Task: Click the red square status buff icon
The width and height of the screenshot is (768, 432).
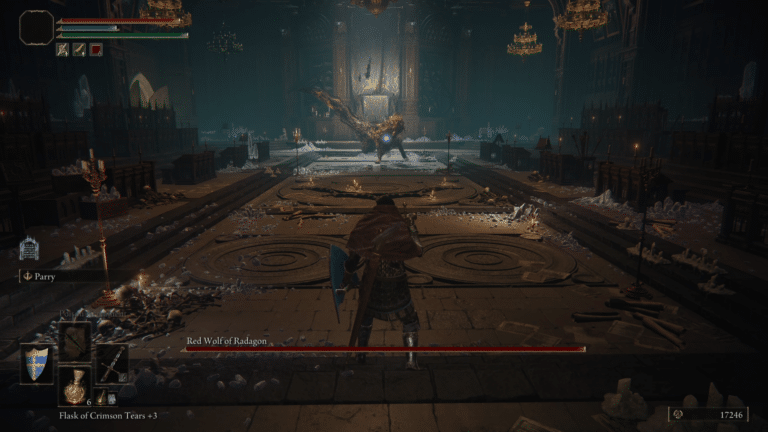Action: [x=96, y=48]
